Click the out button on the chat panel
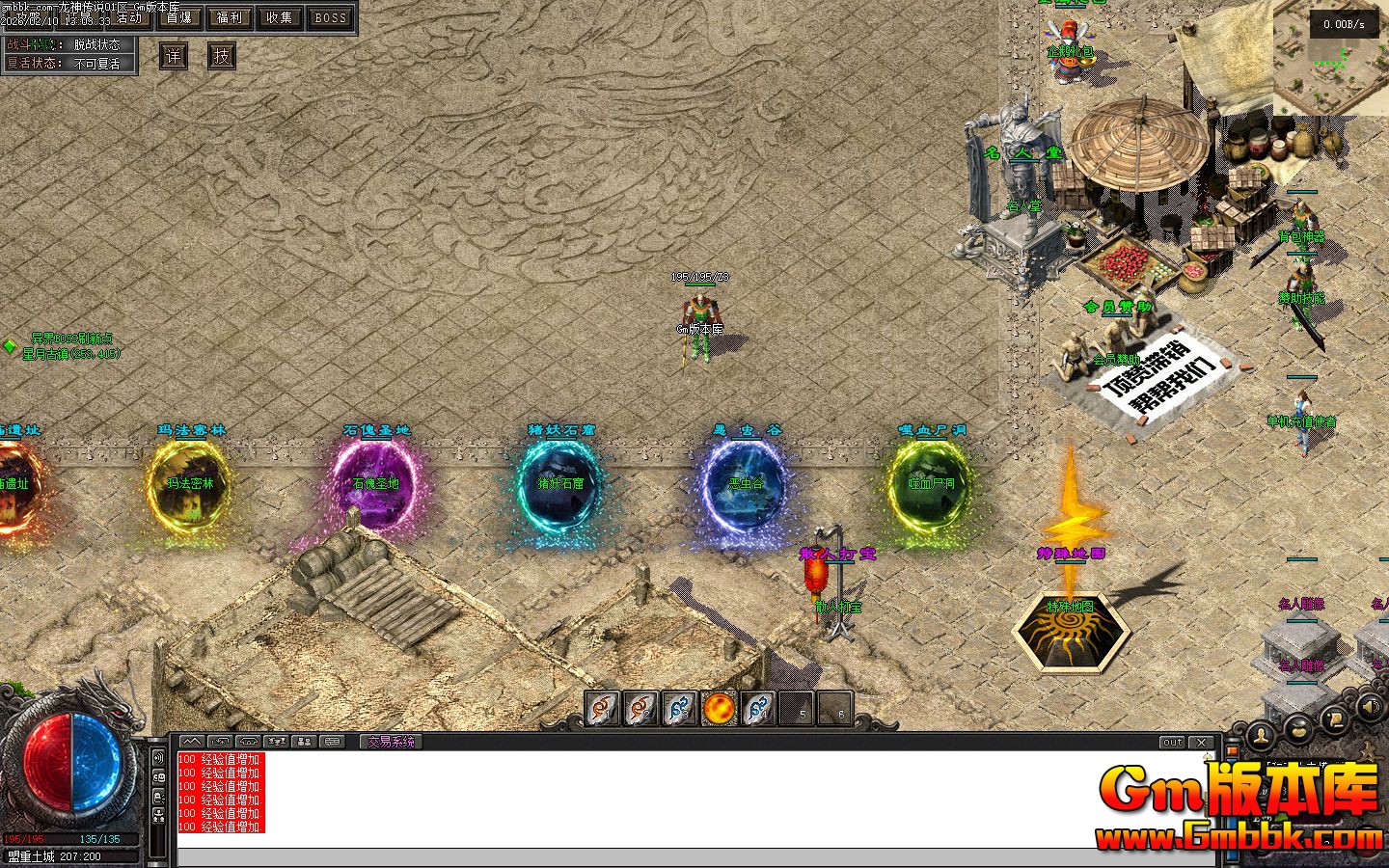This screenshot has height=868, width=1389. (x=1172, y=742)
